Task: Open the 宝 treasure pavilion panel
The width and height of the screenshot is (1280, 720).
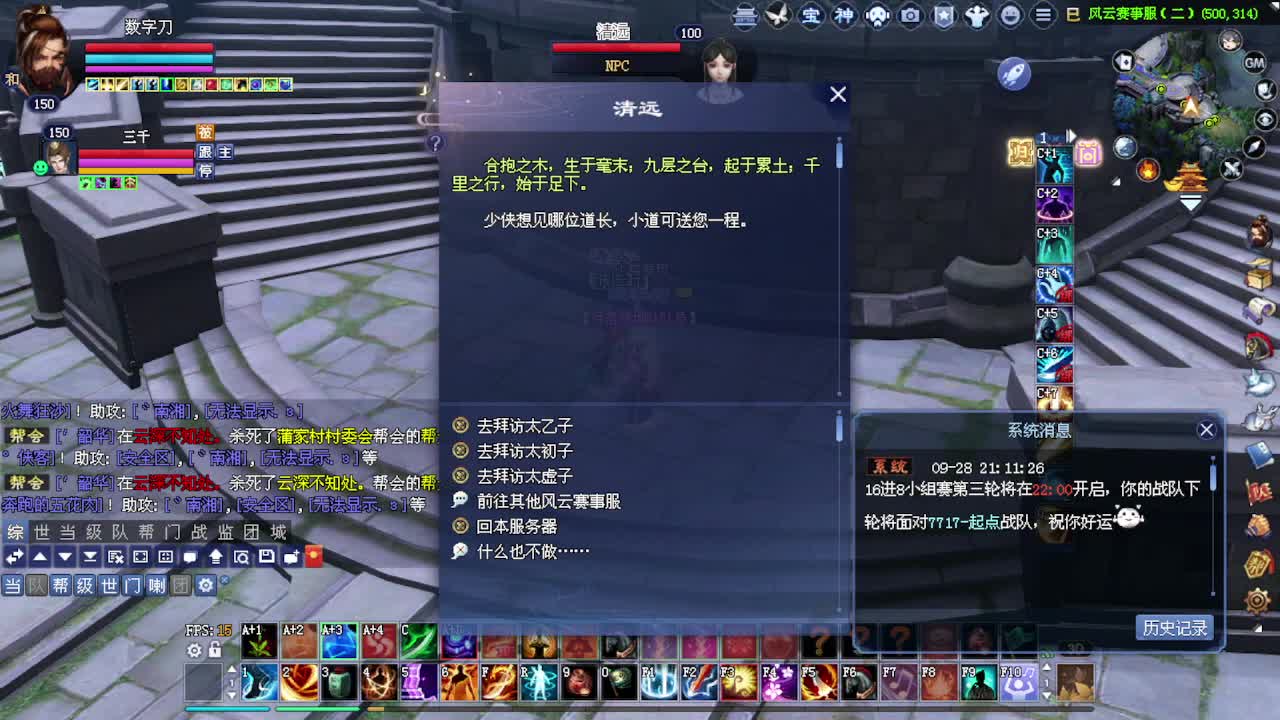Action: [811, 14]
